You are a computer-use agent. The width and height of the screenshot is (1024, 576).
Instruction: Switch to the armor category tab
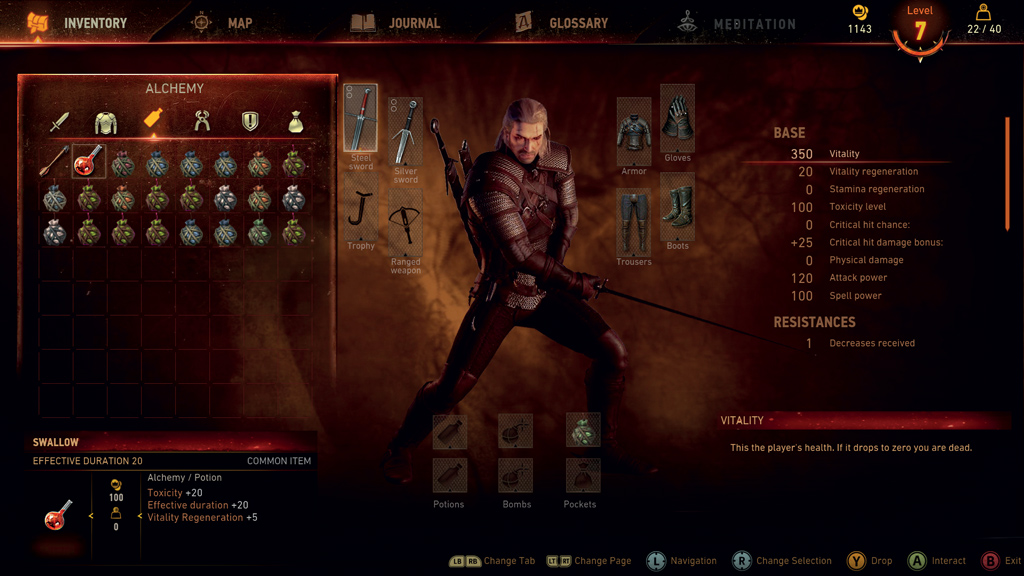point(106,122)
